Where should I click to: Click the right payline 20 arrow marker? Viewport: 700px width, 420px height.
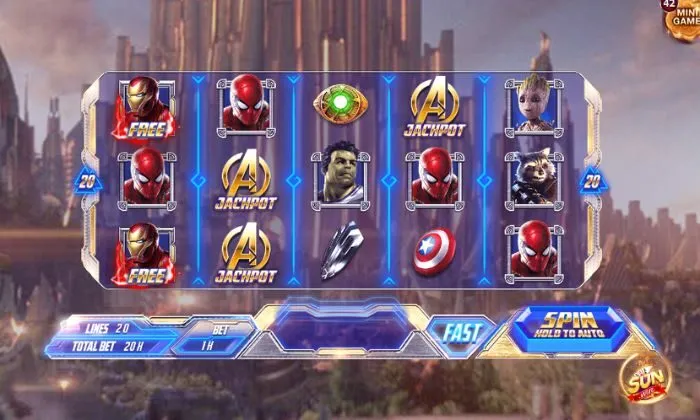(592, 181)
